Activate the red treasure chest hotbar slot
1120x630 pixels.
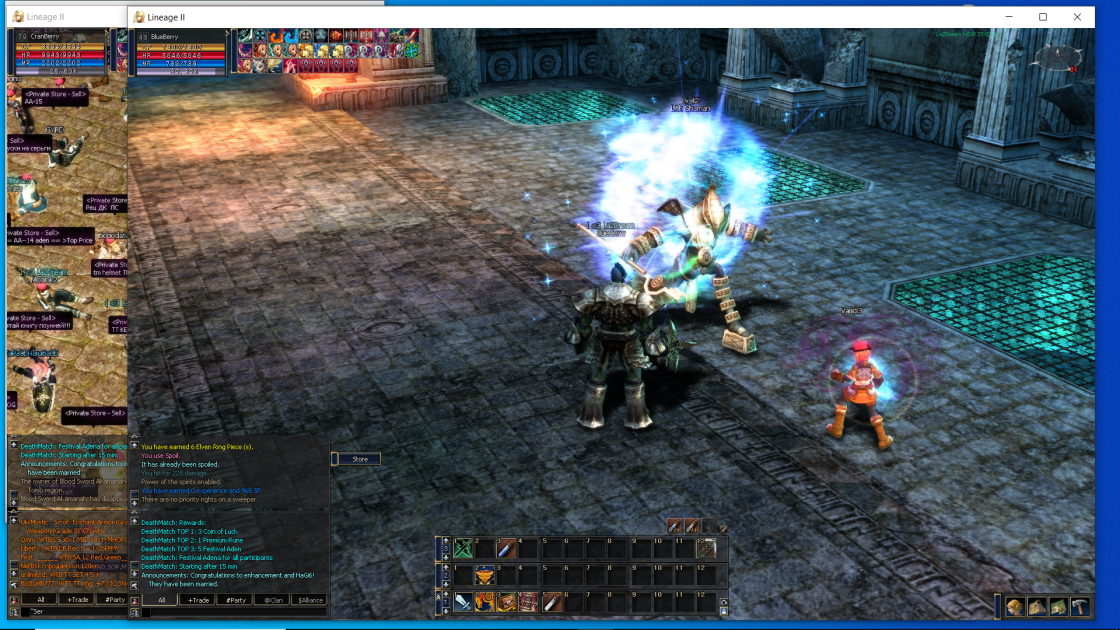507,602
